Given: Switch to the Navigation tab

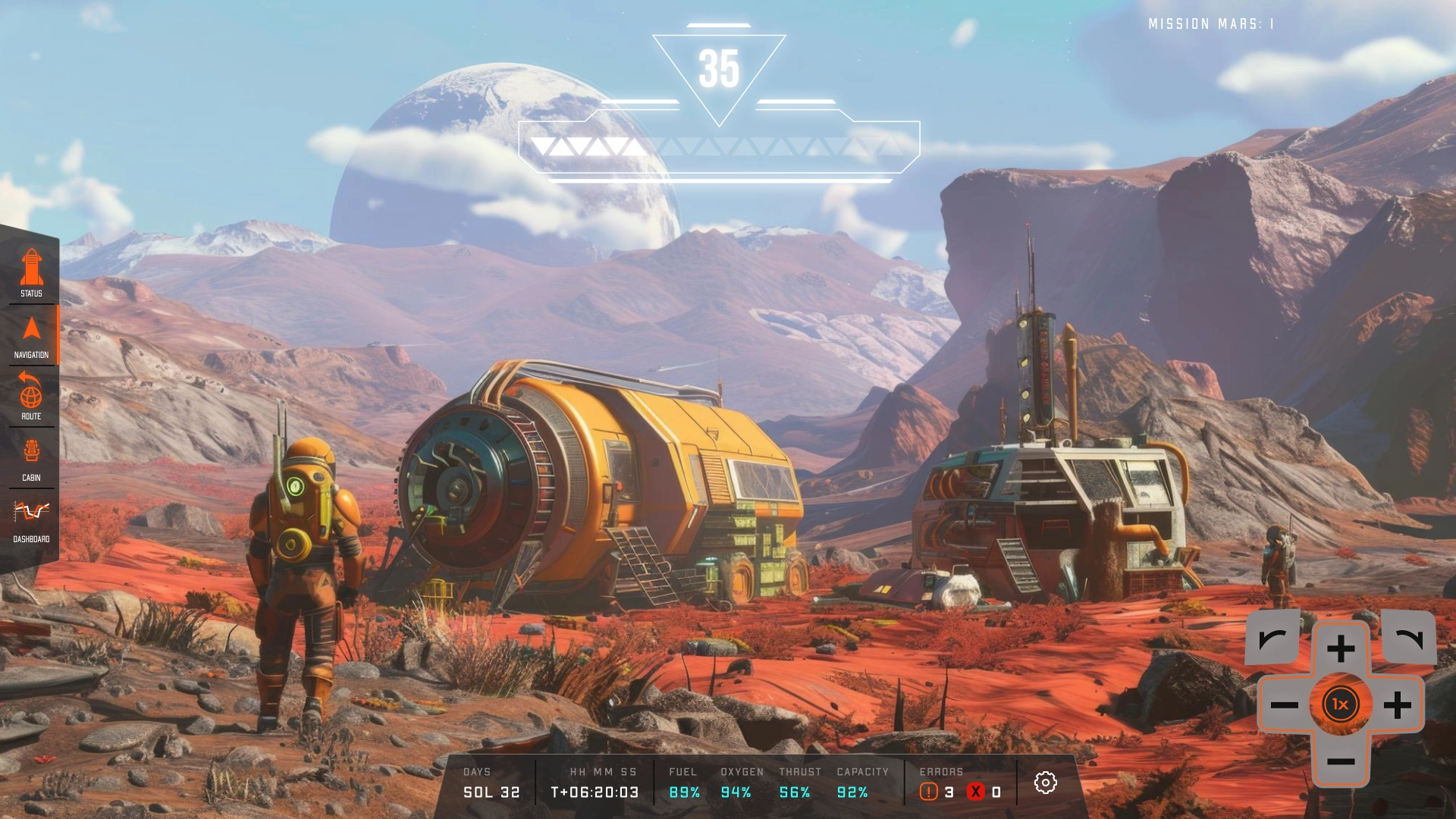Looking at the screenshot, I should pos(31,336).
